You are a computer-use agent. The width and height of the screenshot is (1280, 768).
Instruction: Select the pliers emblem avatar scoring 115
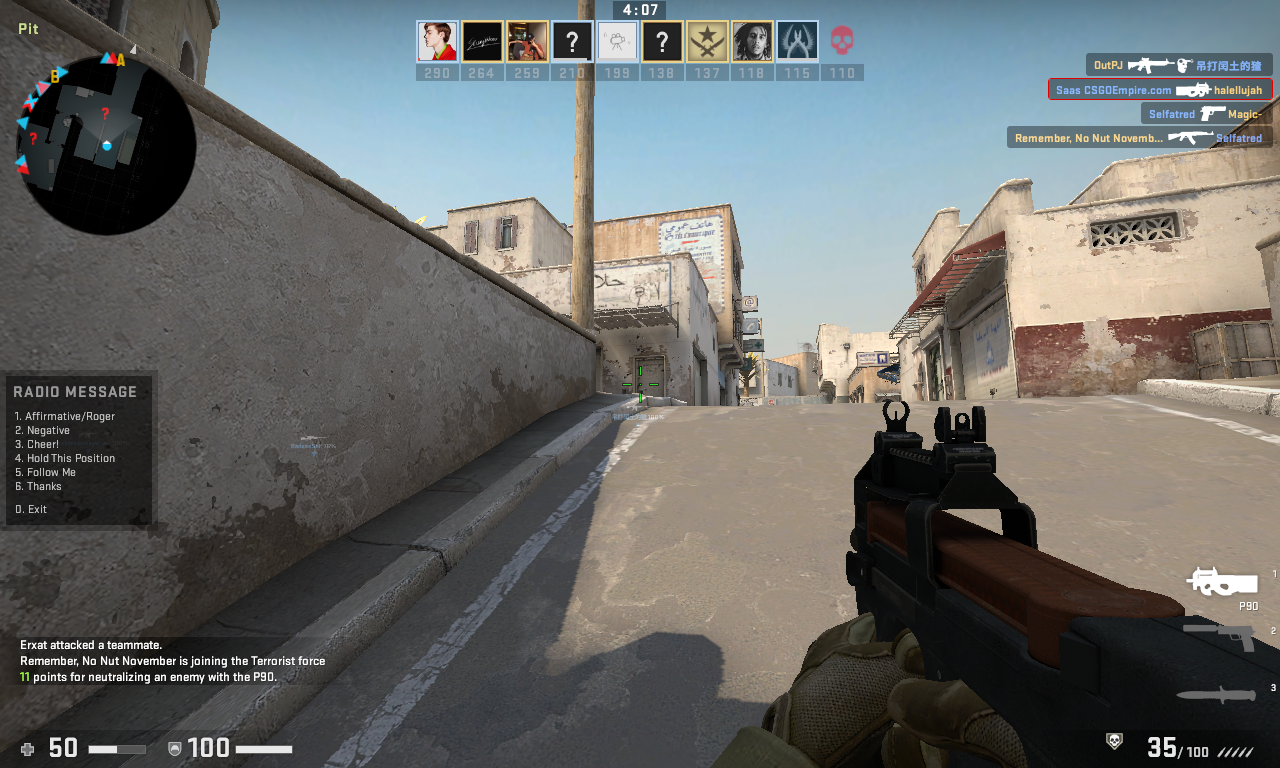pos(797,42)
